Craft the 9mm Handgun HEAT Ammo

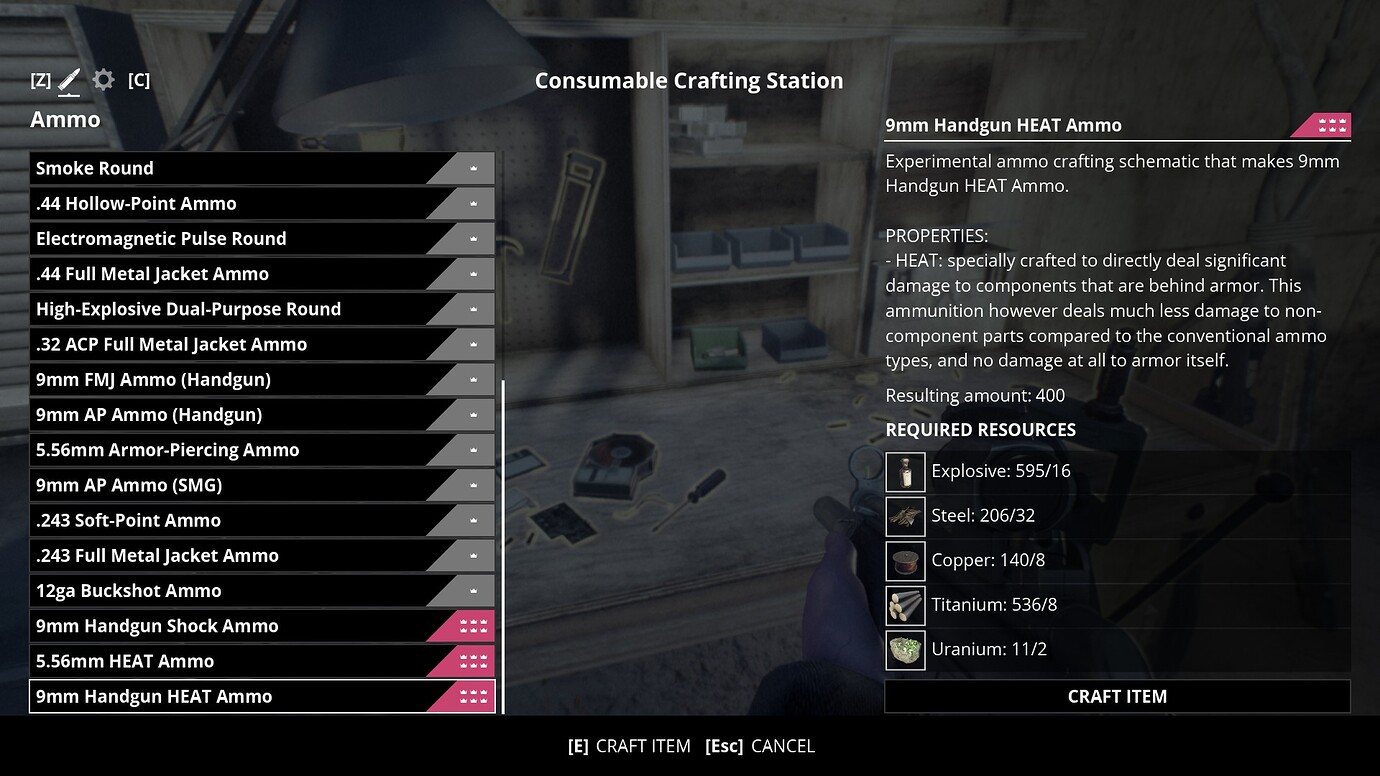(x=1117, y=697)
